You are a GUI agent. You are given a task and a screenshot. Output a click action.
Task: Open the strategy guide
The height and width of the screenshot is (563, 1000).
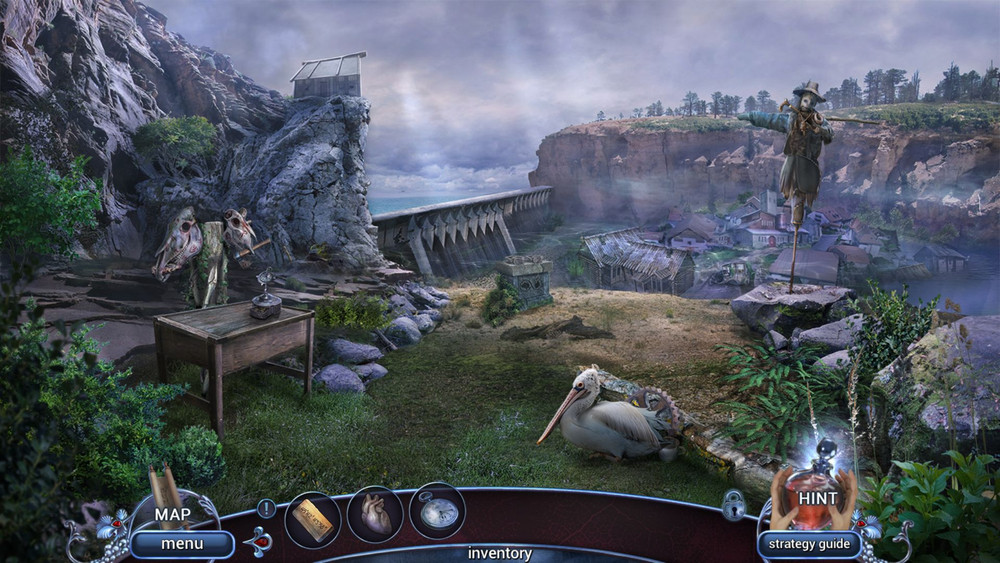809,544
